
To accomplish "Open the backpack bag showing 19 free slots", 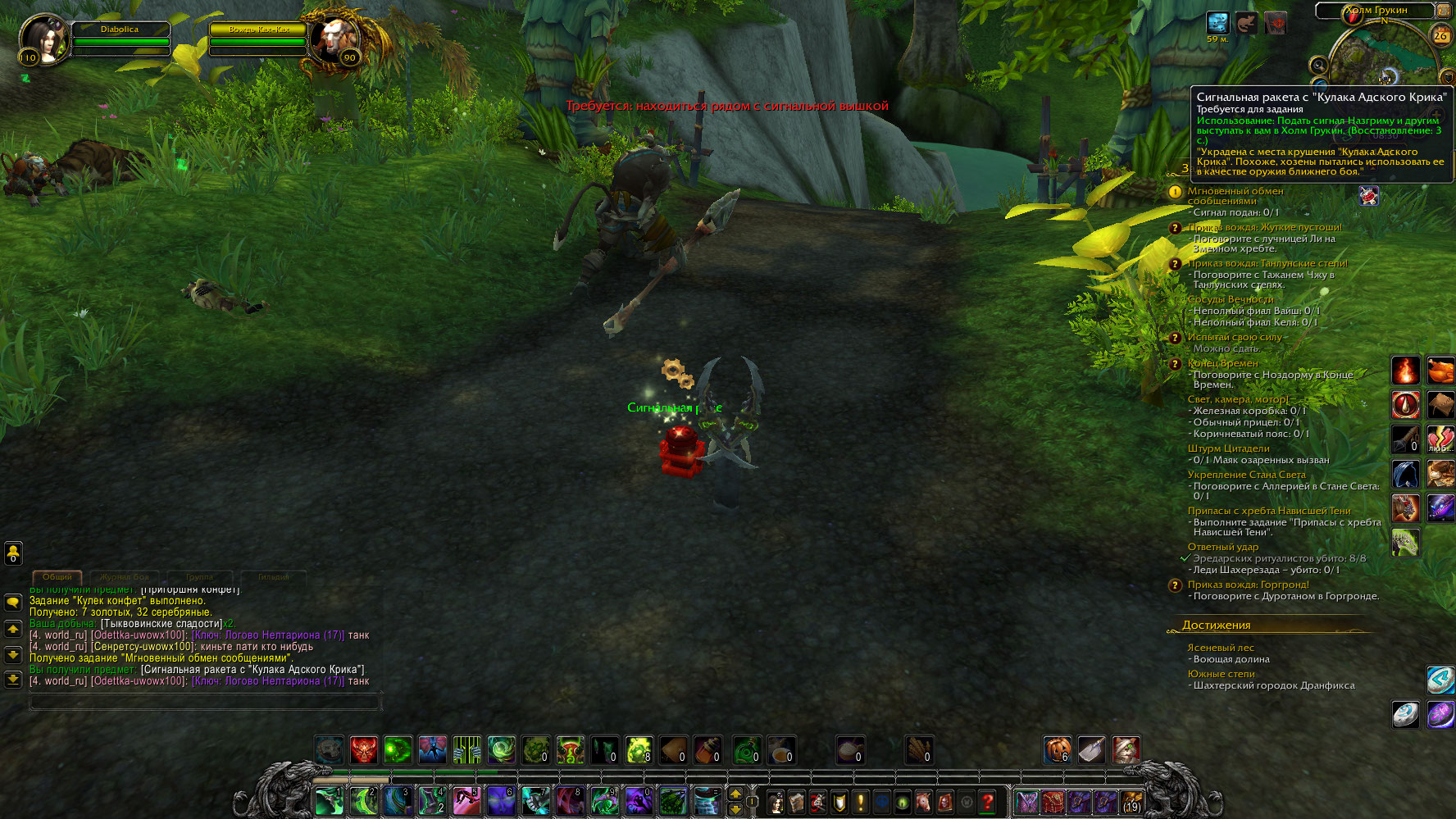I will 1131,802.
